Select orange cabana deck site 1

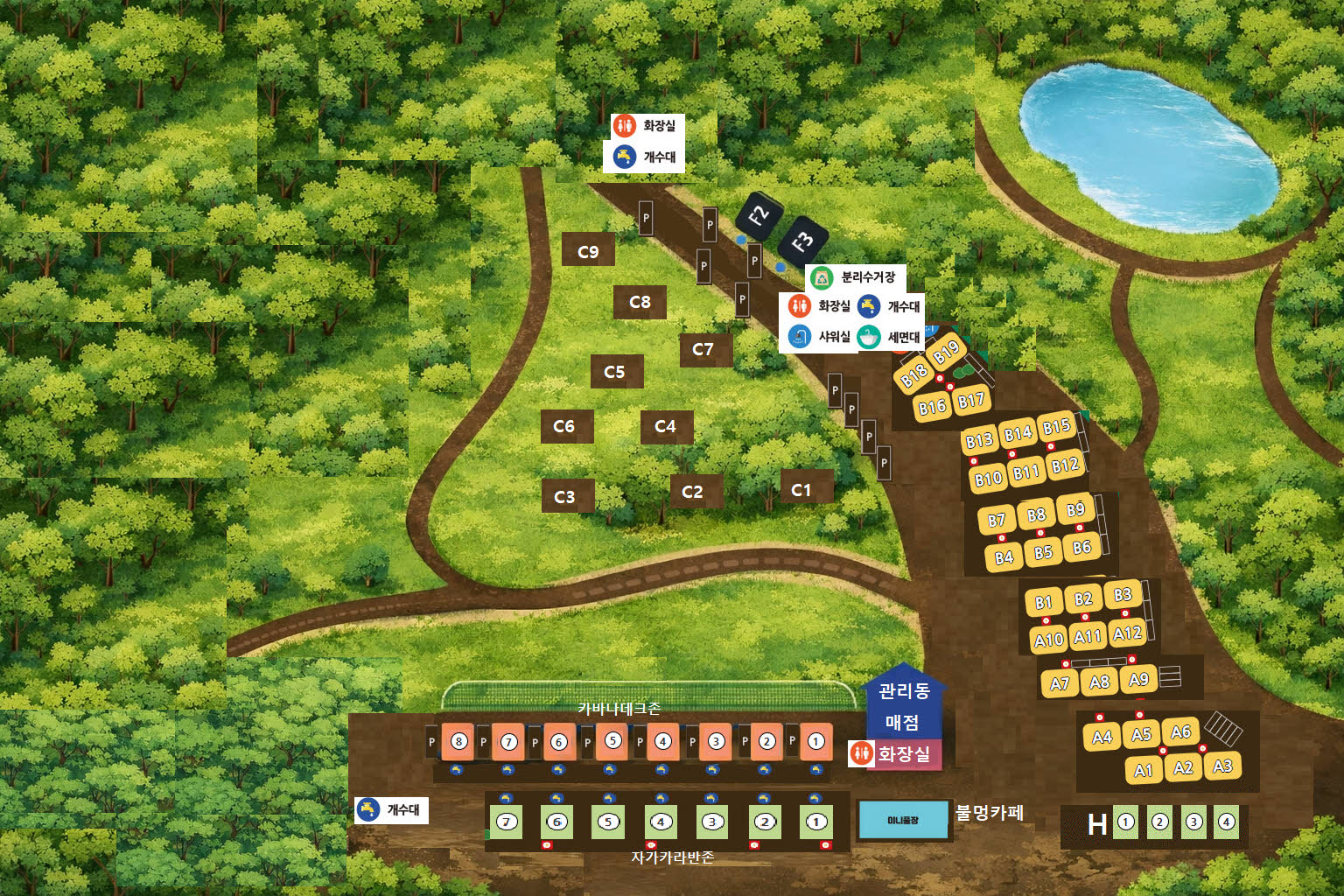[816, 742]
